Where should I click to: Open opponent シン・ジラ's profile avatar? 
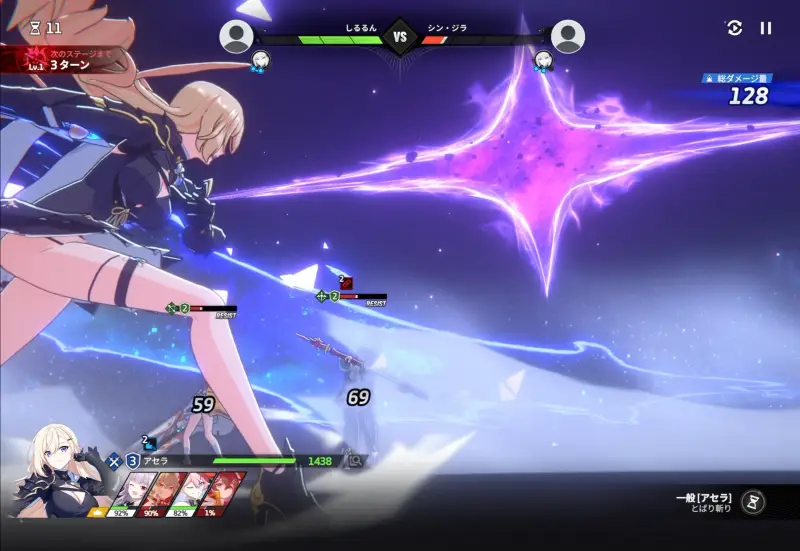[568, 37]
